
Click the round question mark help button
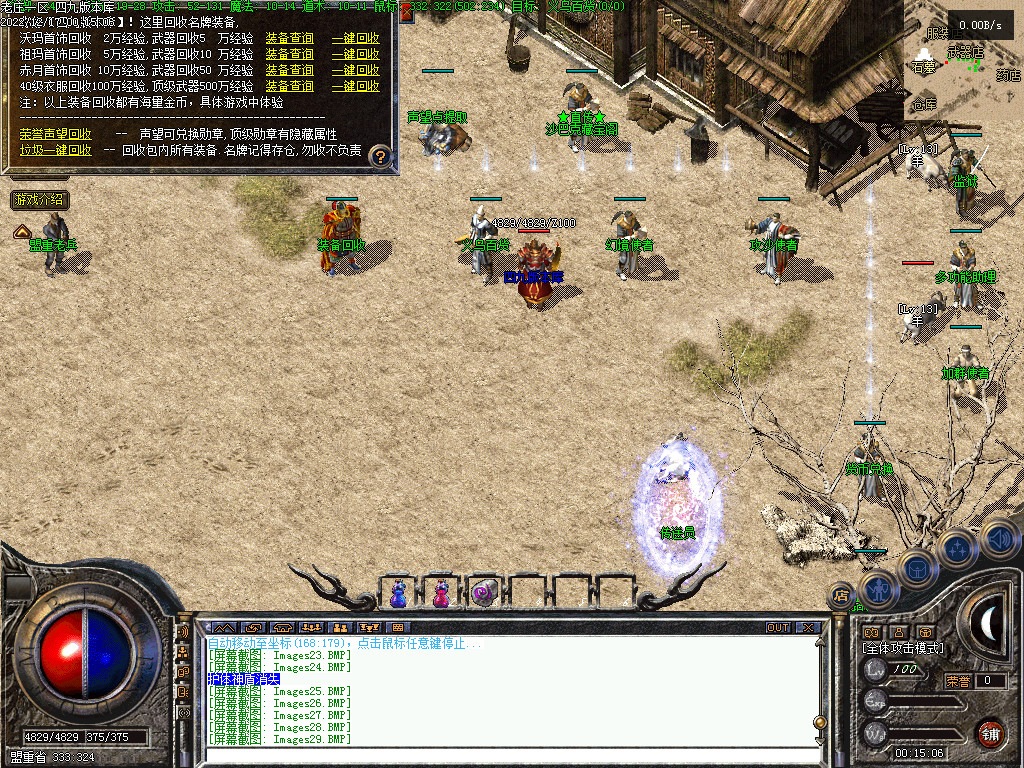[380, 155]
